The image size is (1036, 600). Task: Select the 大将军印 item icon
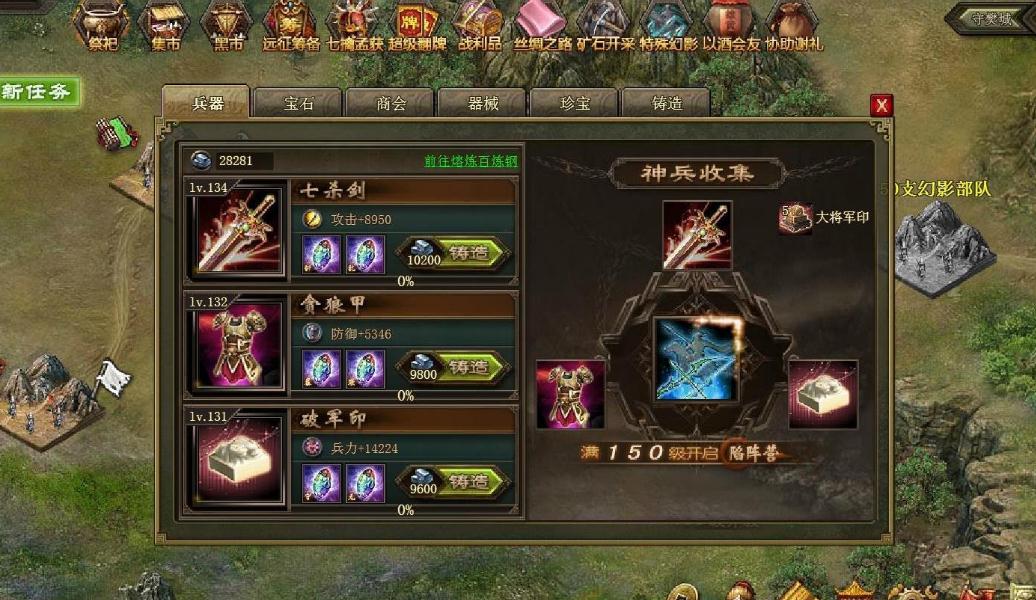tap(795, 219)
